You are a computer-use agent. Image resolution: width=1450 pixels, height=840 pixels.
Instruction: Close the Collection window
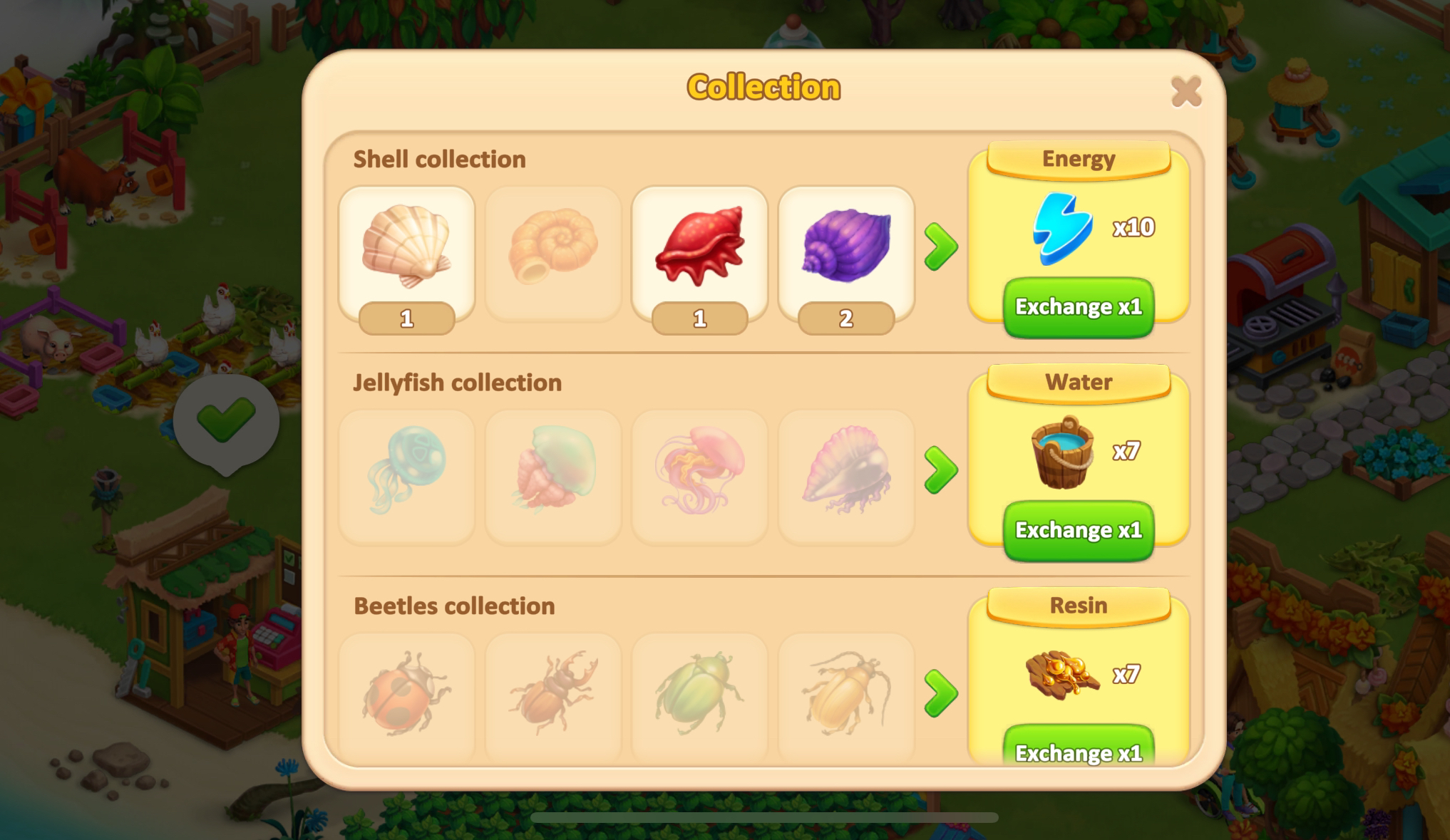click(x=1186, y=92)
